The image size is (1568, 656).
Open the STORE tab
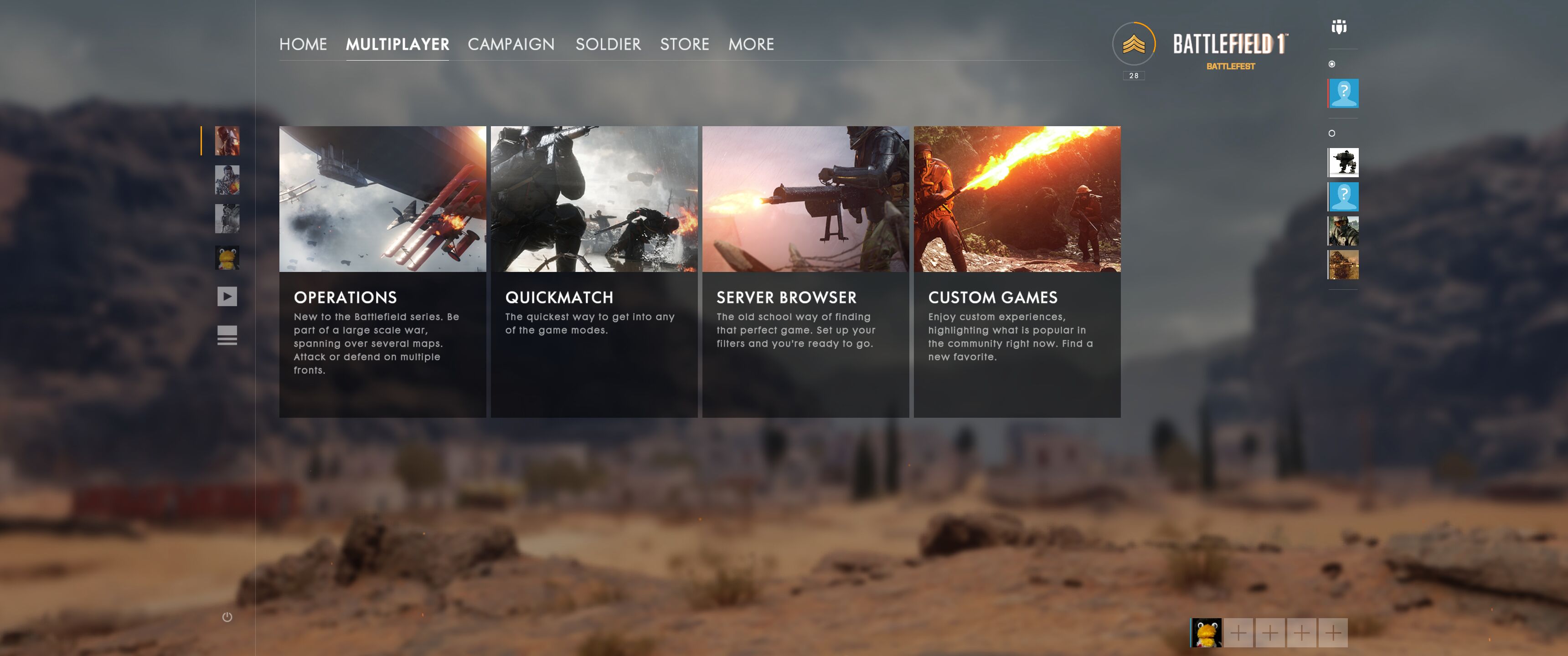[x=684, y=44]
